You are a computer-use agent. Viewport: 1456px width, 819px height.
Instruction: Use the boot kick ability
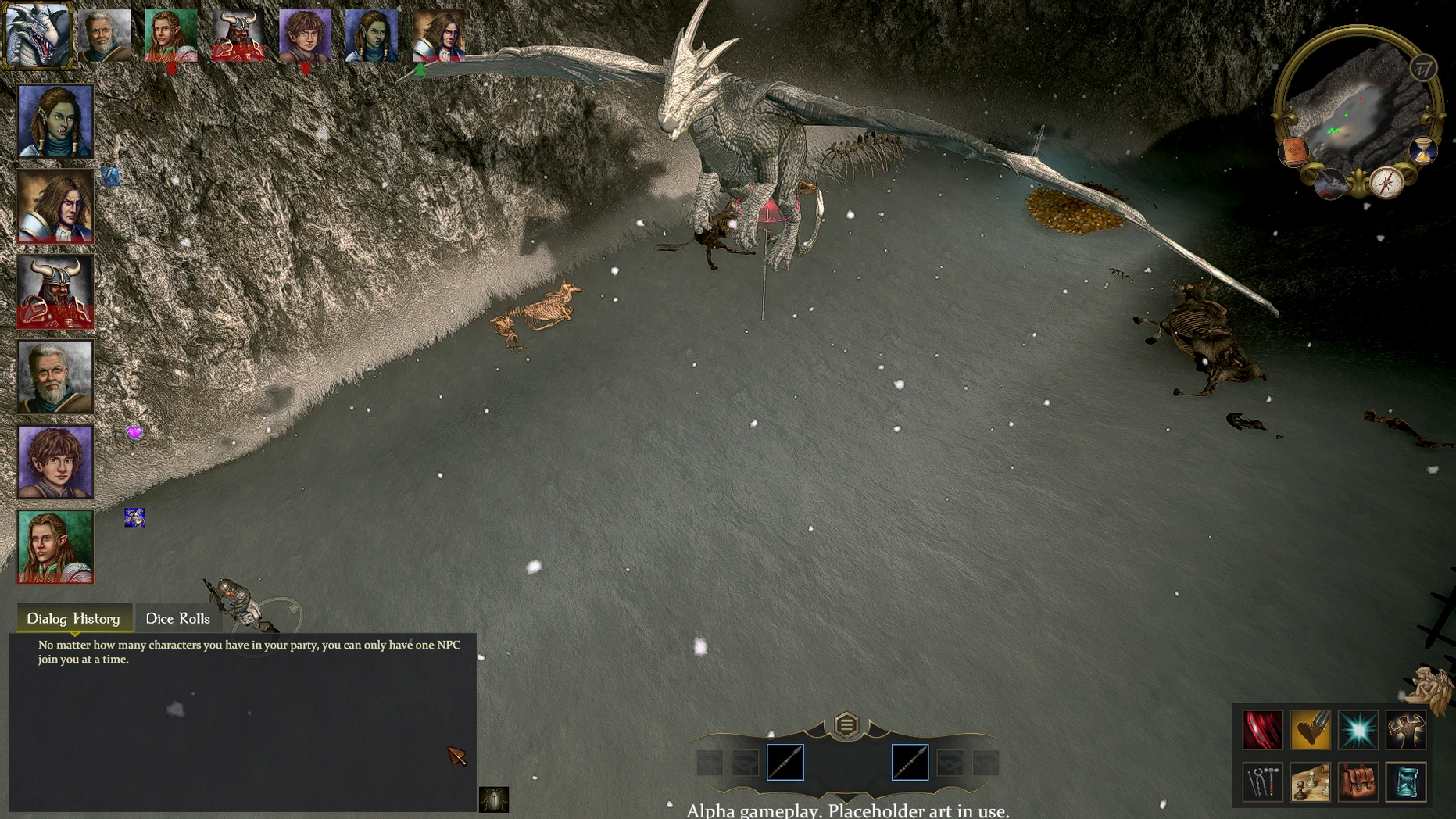[1310, 730]
